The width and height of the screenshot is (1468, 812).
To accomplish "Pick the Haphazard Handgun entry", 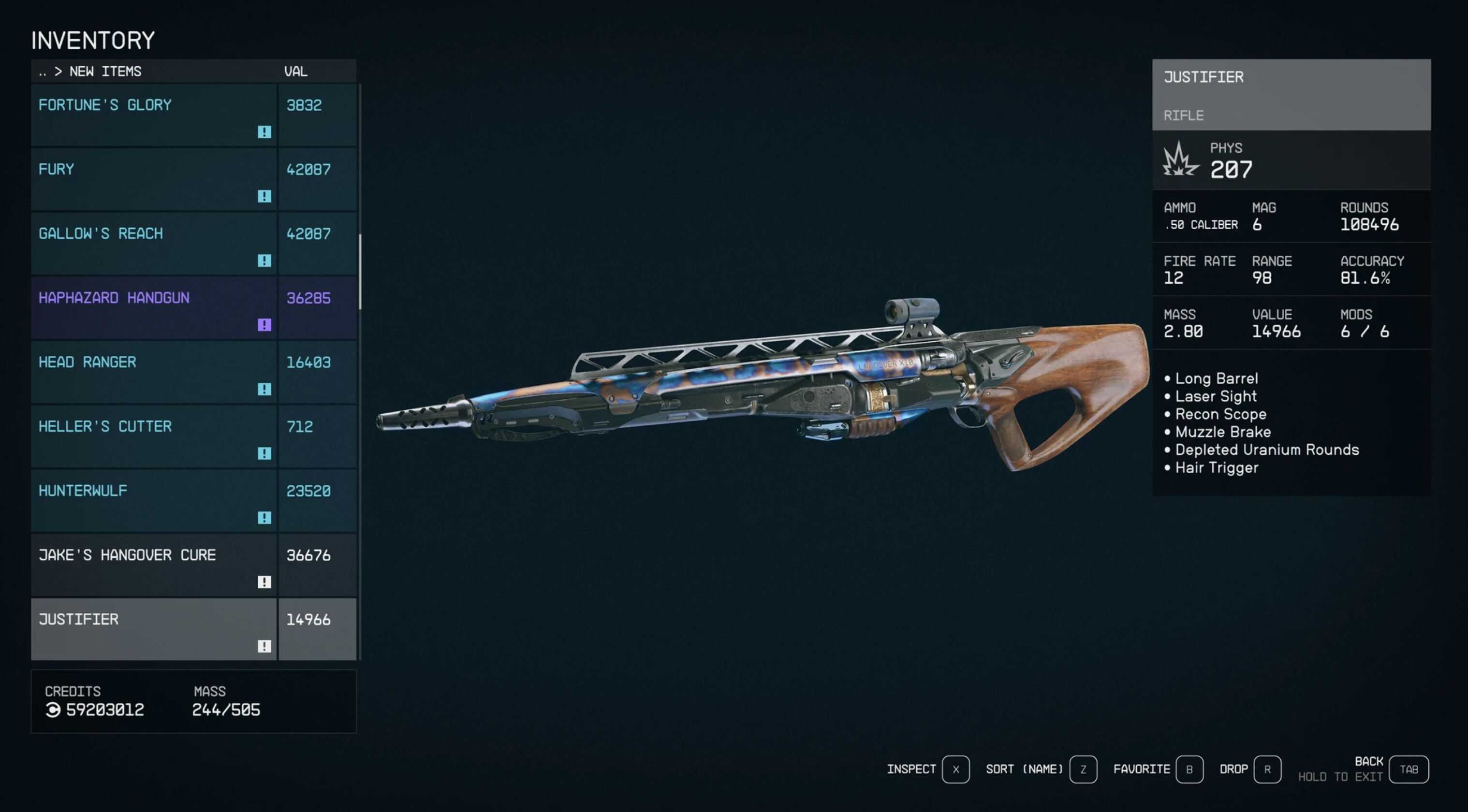I will (x=154, y=308).
